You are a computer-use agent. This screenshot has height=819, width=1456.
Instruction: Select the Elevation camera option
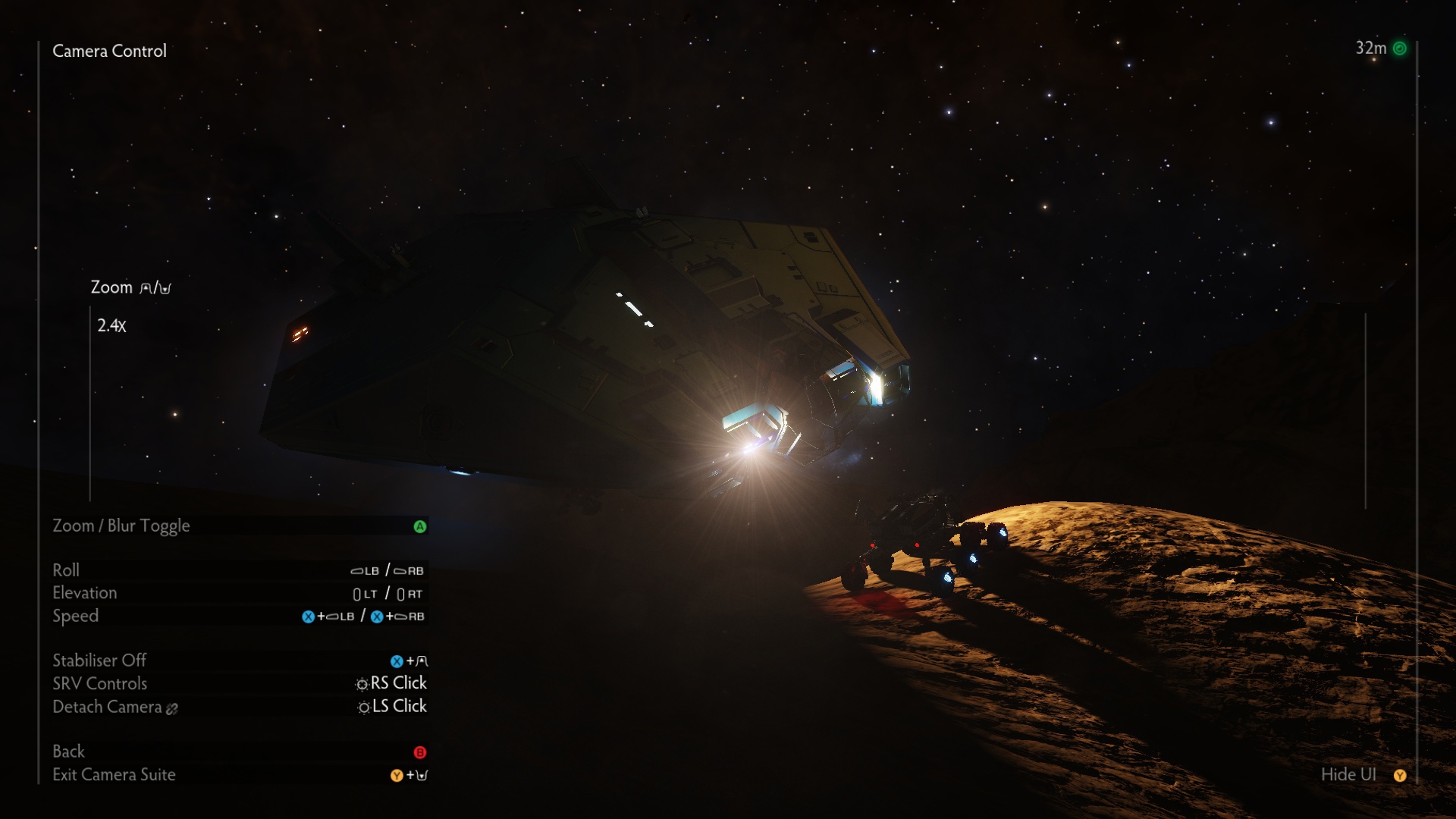(x=85, y=593)
